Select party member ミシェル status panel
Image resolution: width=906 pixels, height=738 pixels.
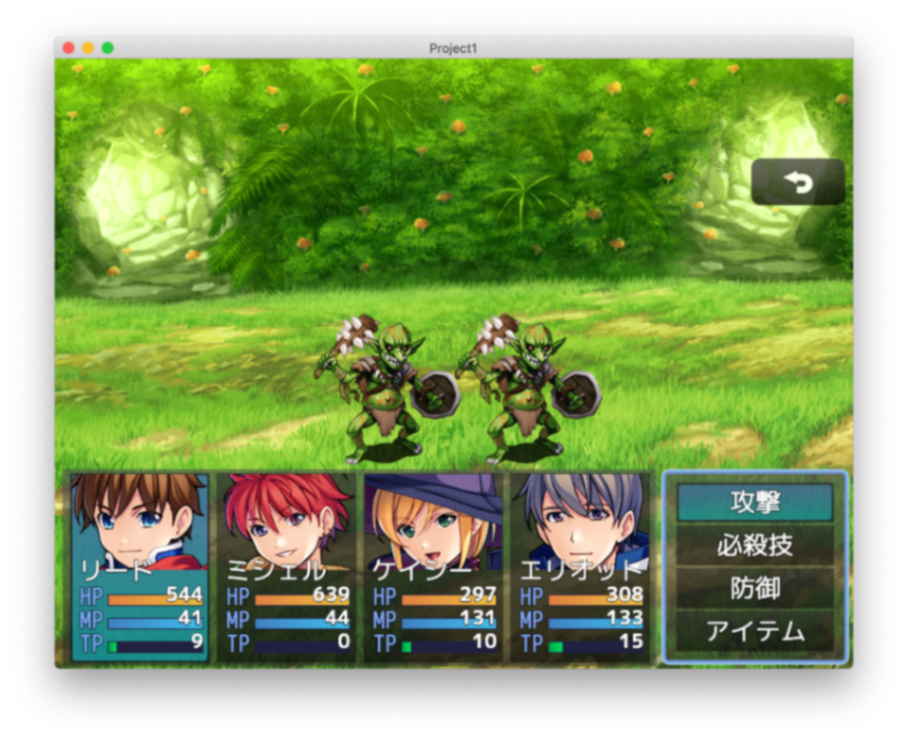click(287, 567)
